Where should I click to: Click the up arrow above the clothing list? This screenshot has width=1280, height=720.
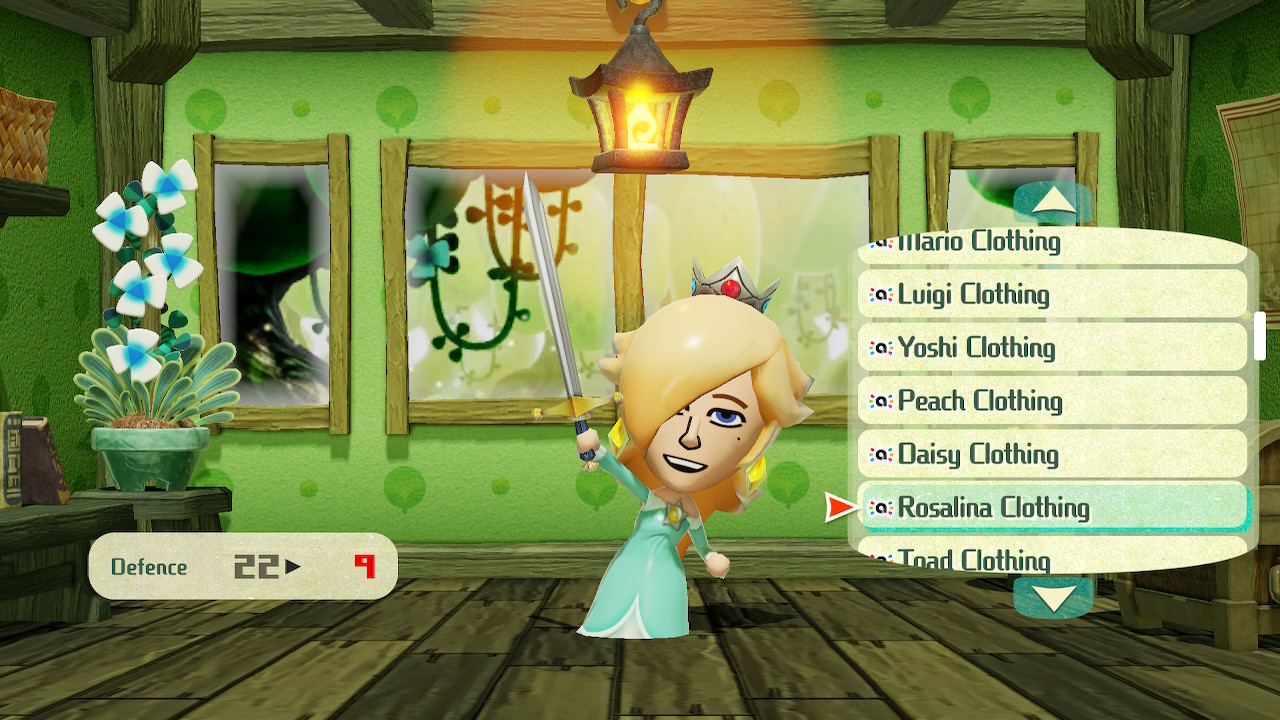pyautogui.click(x=1052, y=203)
